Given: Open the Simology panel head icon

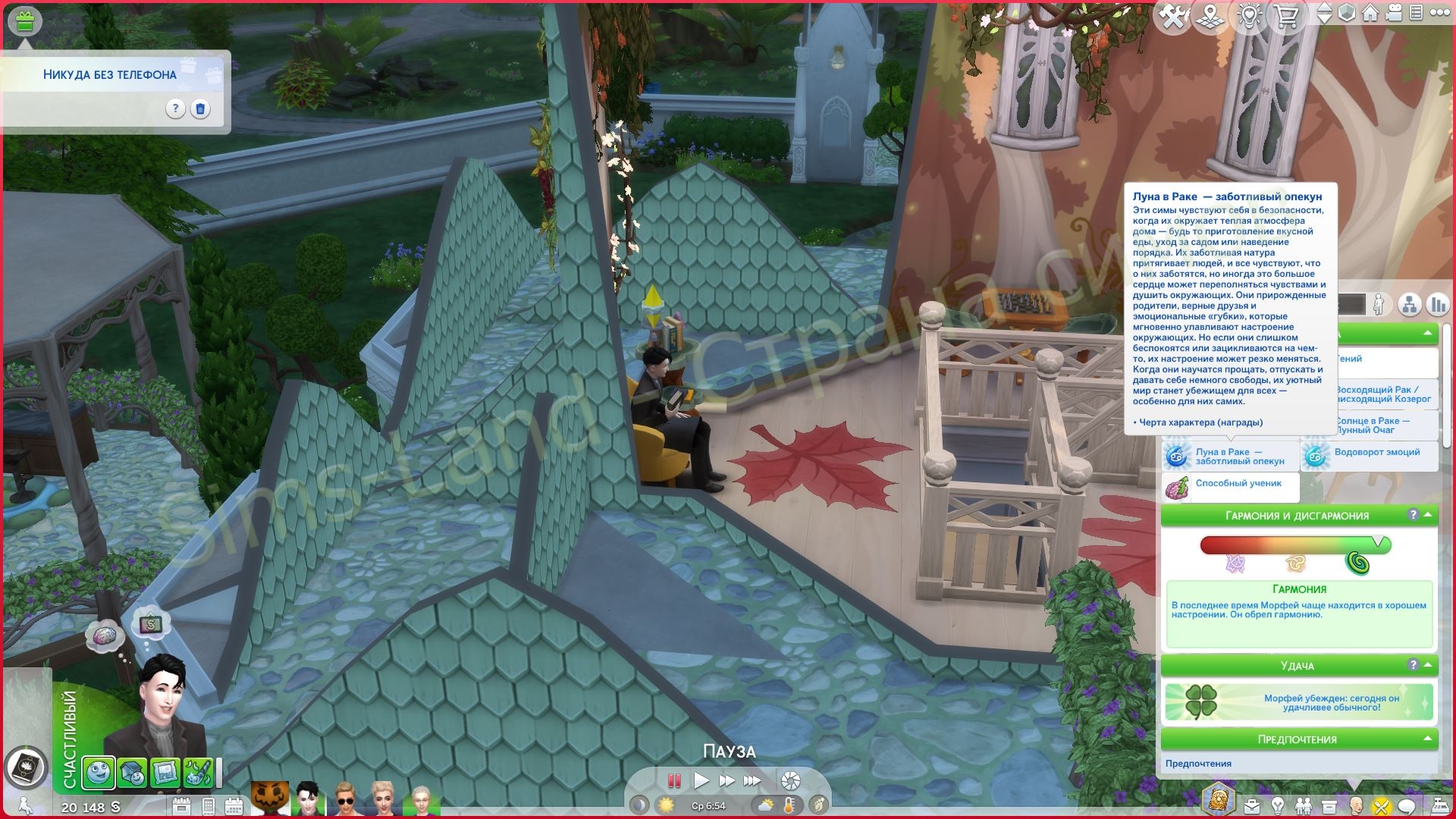Looking at the screenshot, I should click(1355, 805).
